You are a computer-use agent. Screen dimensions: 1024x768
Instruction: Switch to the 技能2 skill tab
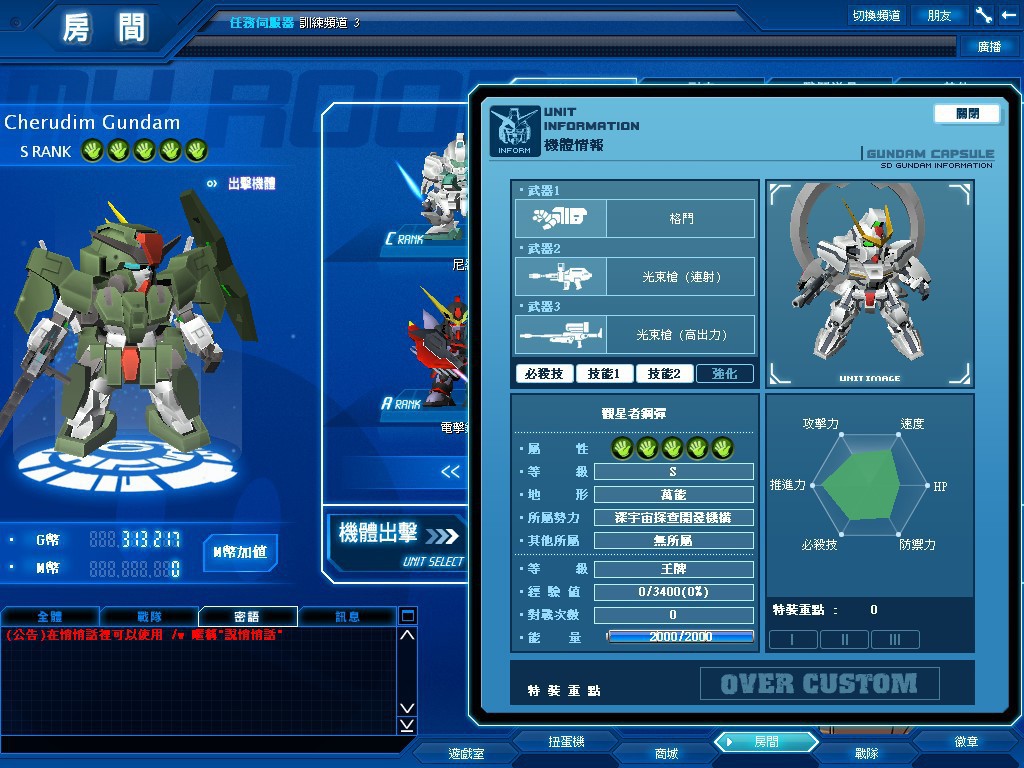[664, 374]
